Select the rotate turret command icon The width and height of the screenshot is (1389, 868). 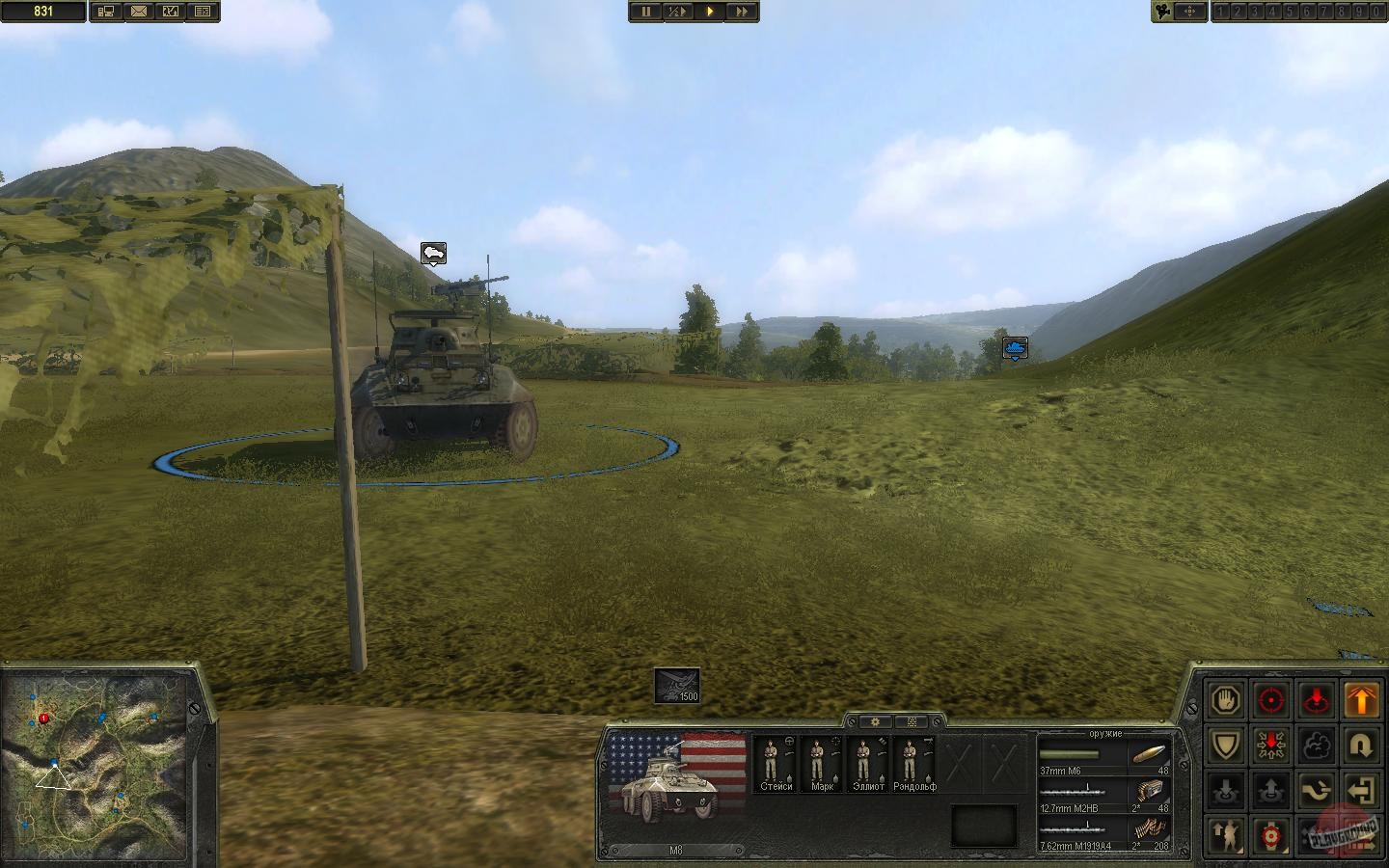pyautogui.click(x=1317, y=789)
